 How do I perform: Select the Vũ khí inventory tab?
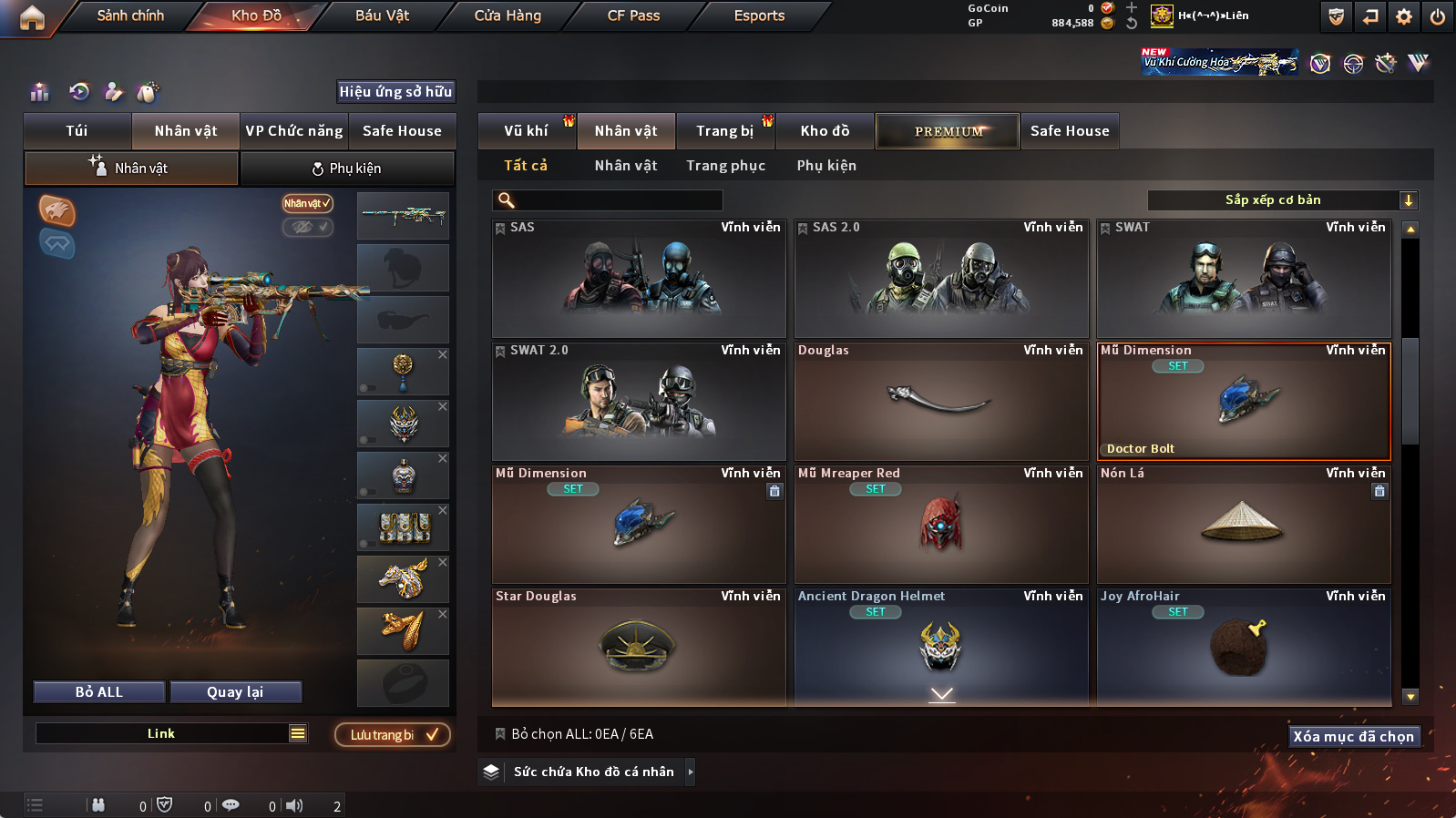coord(526,131)
